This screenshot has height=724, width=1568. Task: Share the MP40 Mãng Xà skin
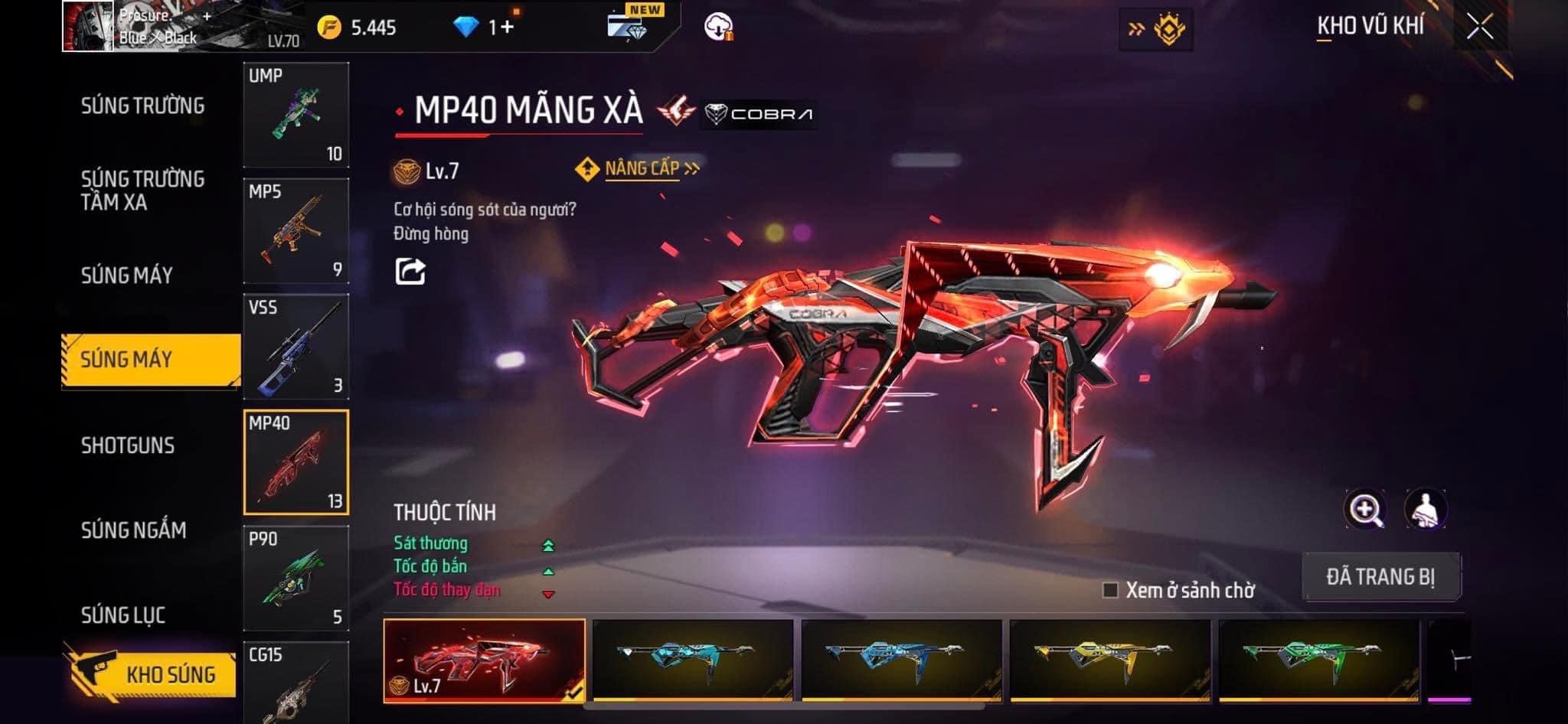tap(410, 272)
